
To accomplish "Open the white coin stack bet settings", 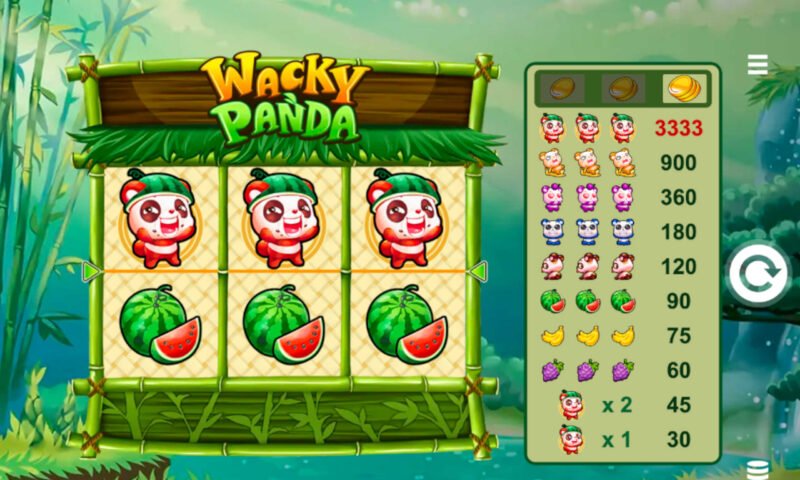I will pyautogui.click(x=757, y=469).
